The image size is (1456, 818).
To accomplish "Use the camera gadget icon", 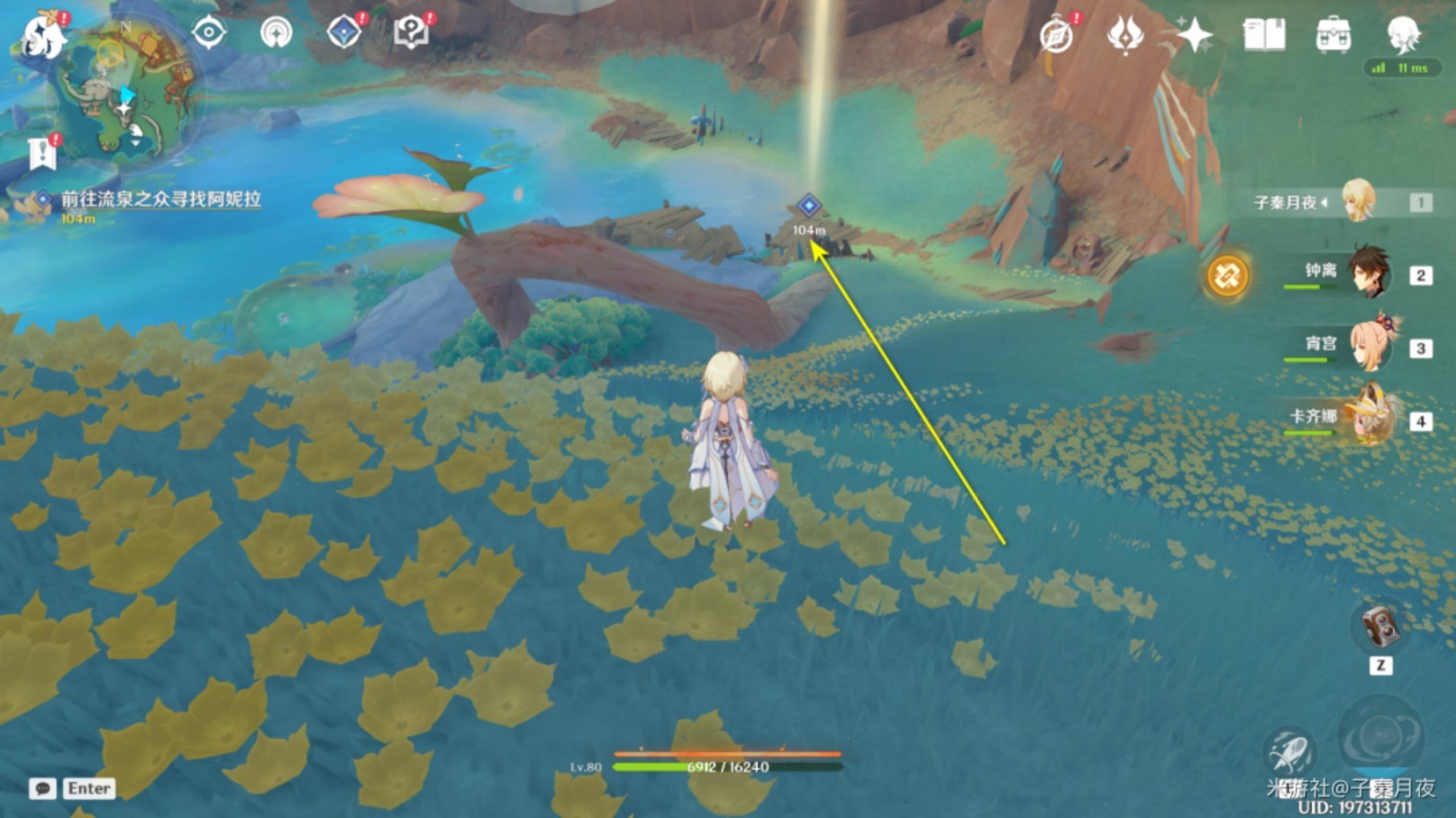I will 1379,627.
